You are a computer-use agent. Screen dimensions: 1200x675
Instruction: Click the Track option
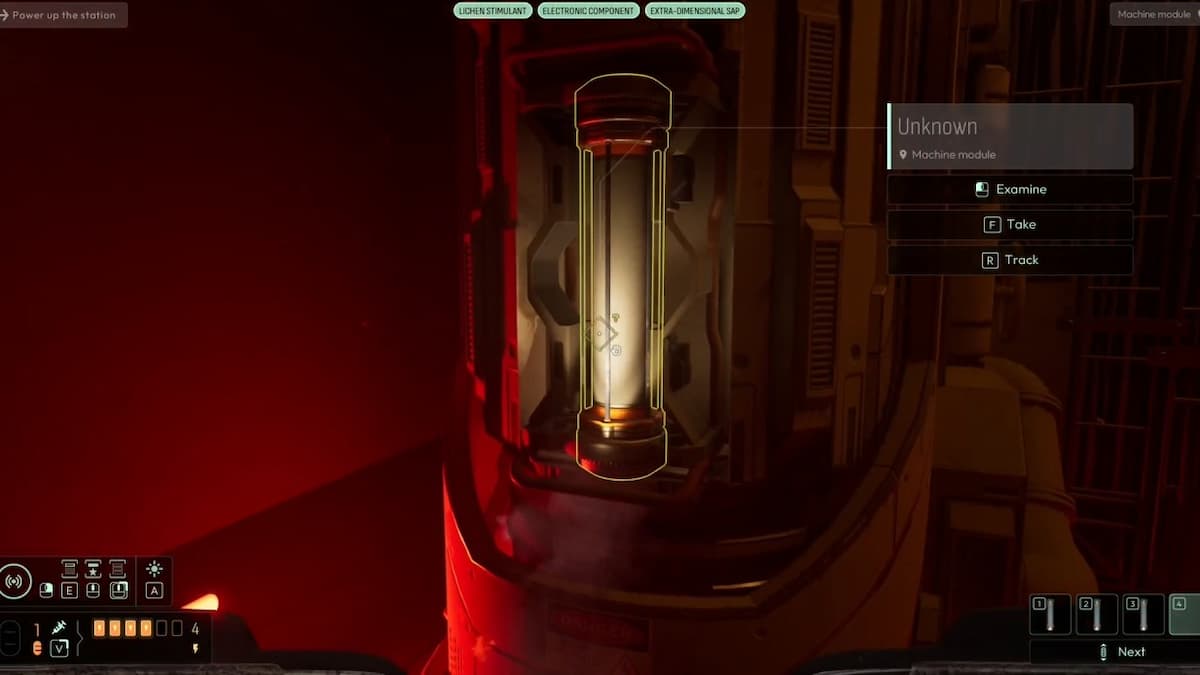tap(1010, 260)
